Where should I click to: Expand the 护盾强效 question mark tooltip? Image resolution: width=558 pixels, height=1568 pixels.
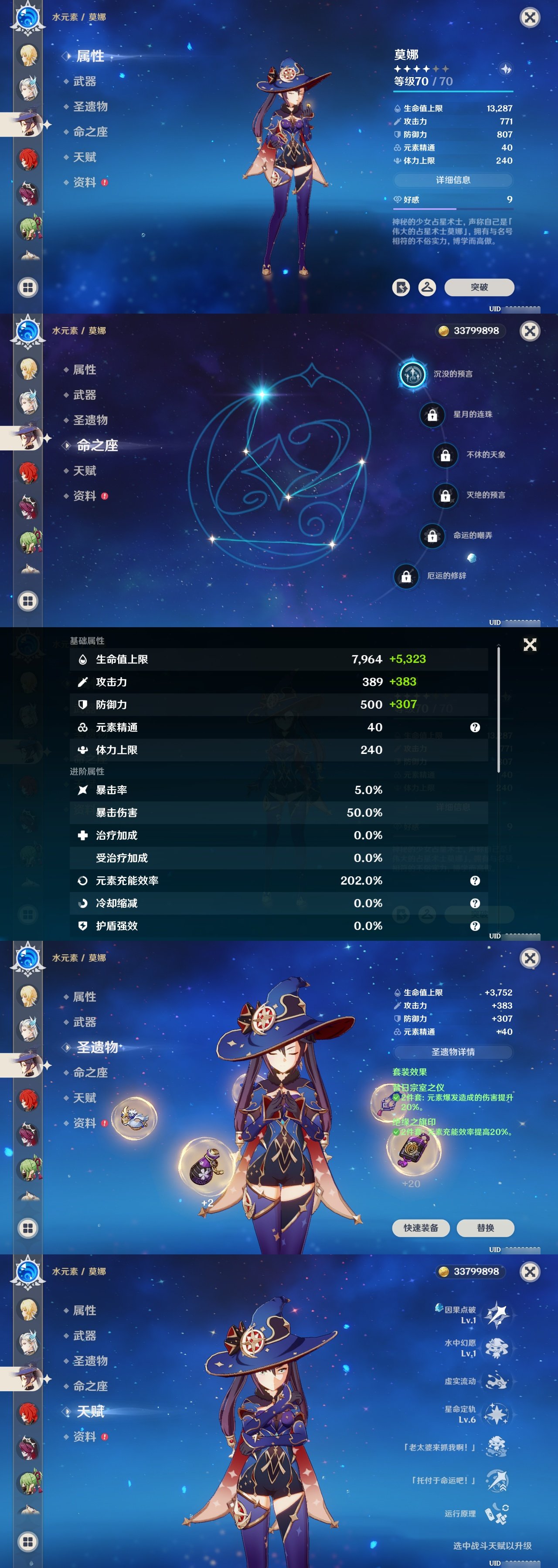click(x=475, y=926)
